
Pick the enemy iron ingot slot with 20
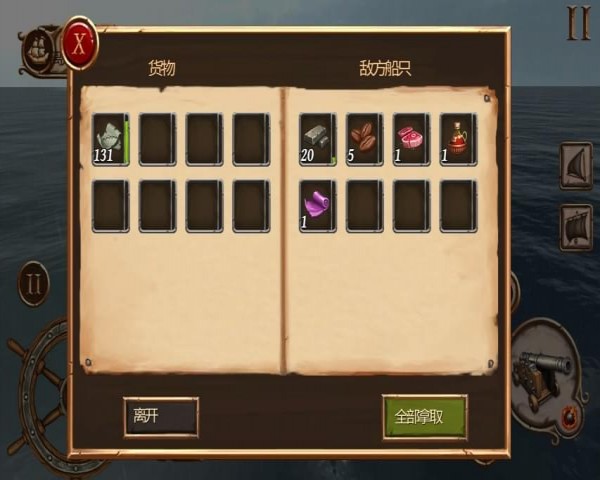click(x=317, y=139)
